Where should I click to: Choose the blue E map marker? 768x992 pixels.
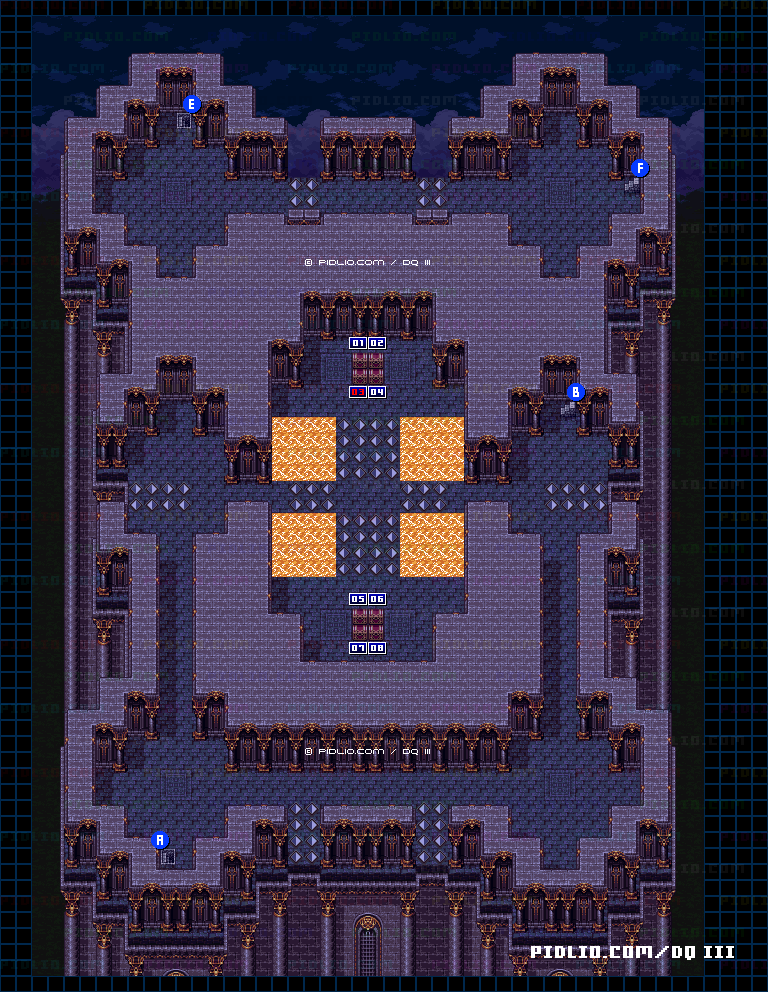pos(193,104)
